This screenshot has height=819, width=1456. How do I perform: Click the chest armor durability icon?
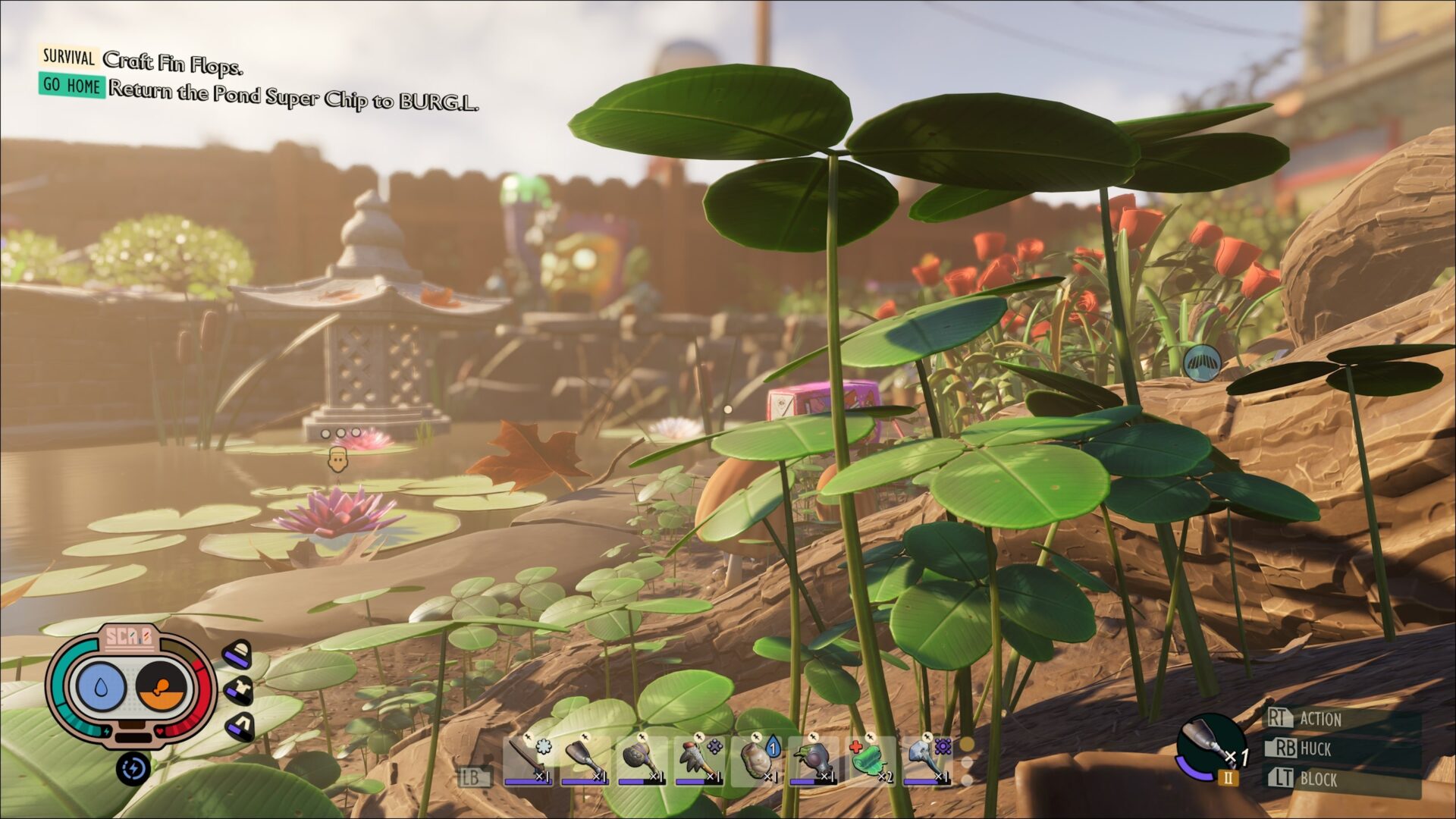pyautogui.click(x=237, y=690)
